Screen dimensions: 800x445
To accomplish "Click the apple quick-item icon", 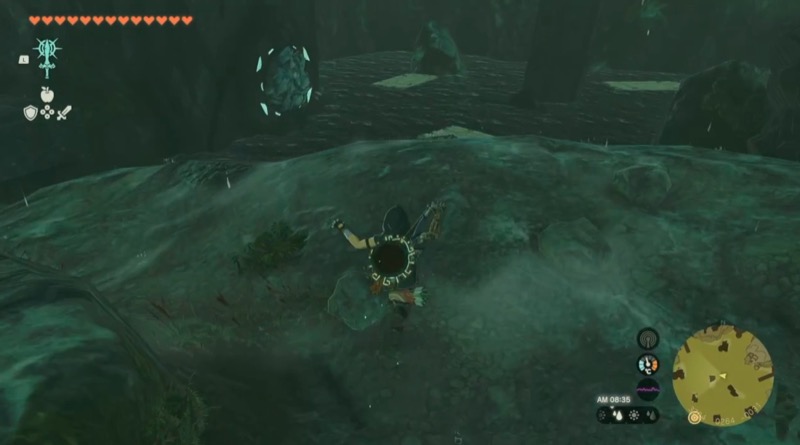I will coord(46,93).
